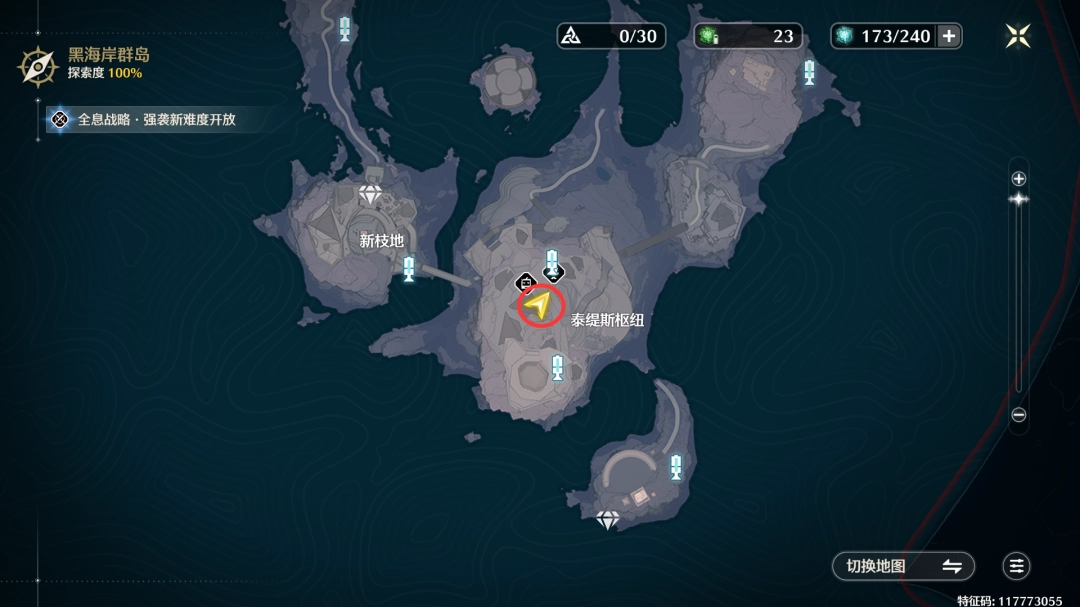Choose the beacon on the crescent island
The width and height of the screenshot is (1080, 607).
coord(676,466)
